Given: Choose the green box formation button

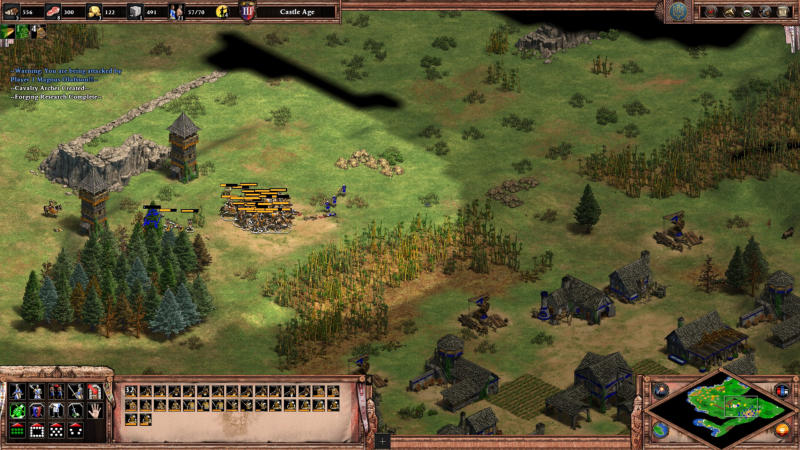Looking at the screenshot, I should (x=16, y=430).
